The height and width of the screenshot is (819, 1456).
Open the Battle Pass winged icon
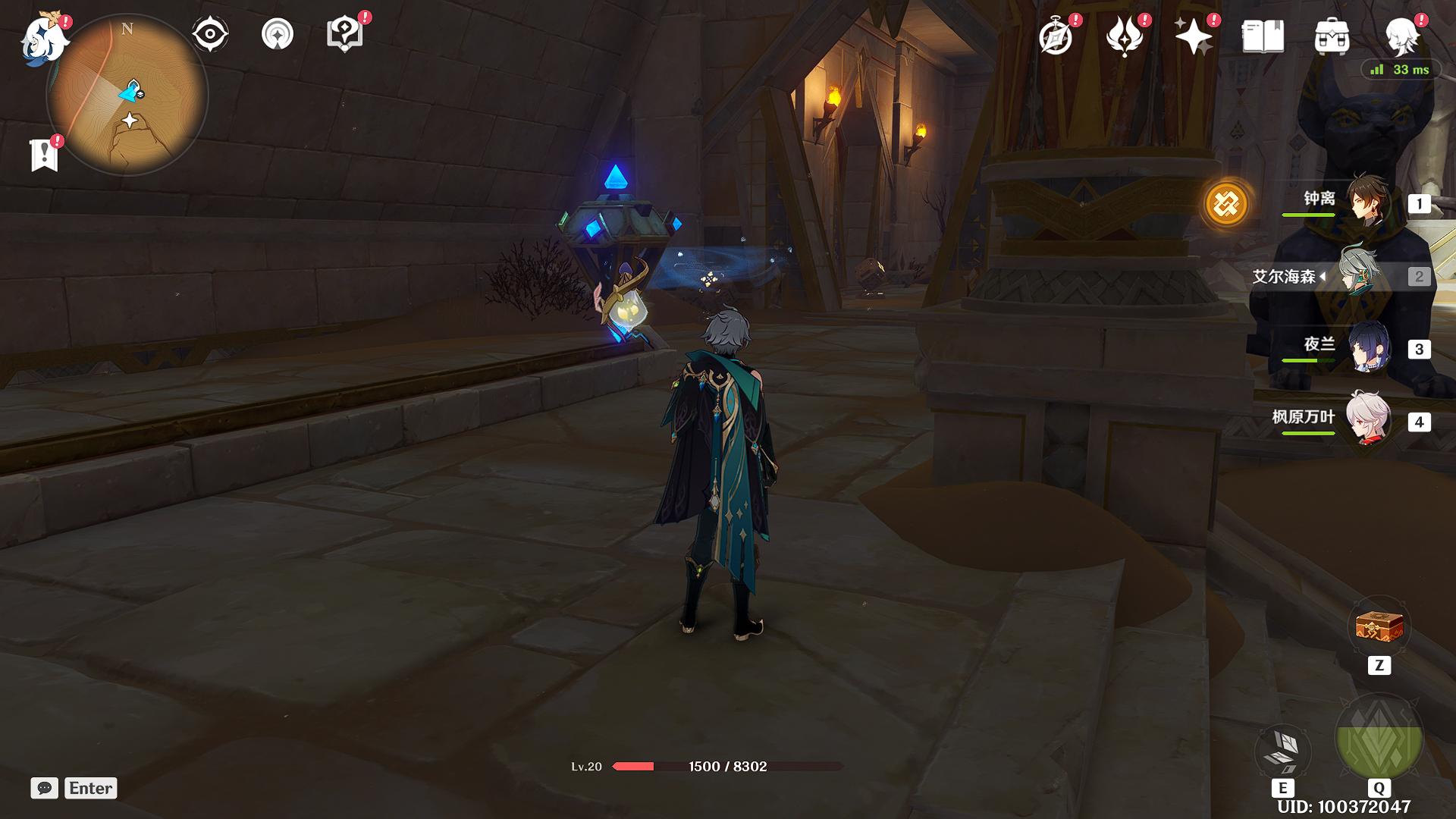(x=1125, y=36)
